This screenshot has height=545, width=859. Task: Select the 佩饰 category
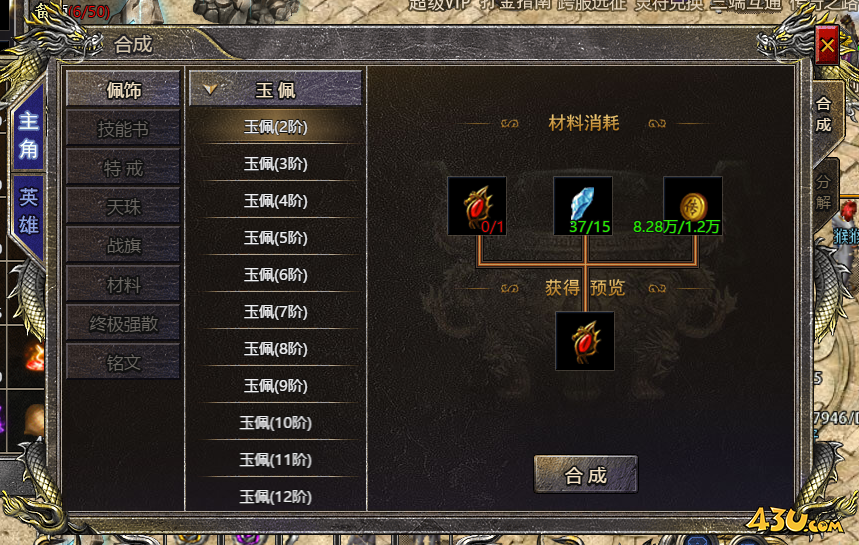pyautogui.click(x=123, y=90)
